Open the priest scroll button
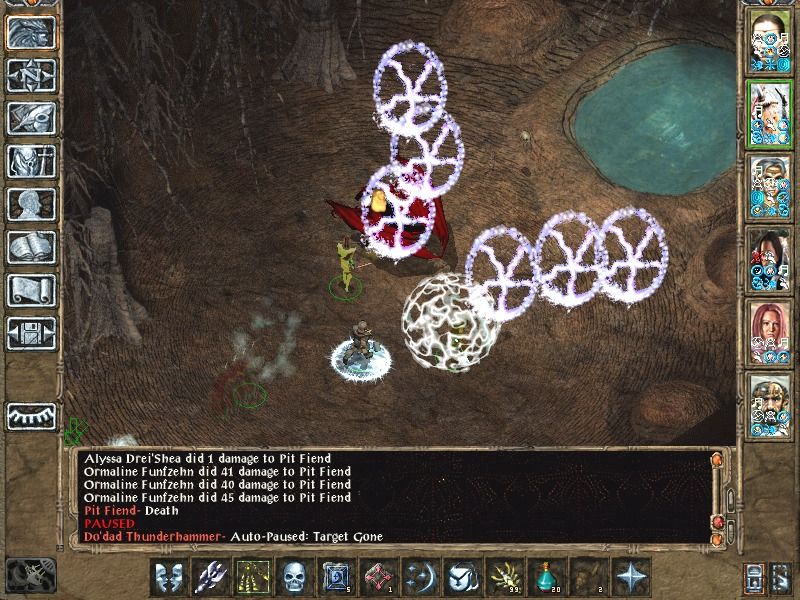 click(31, 290)
